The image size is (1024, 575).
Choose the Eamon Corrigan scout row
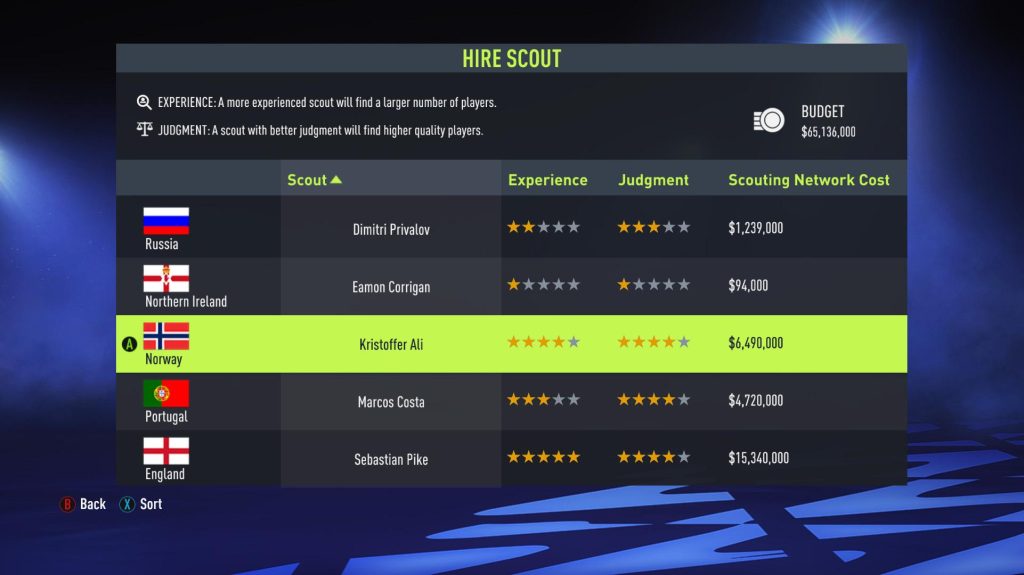coord(391,287)
